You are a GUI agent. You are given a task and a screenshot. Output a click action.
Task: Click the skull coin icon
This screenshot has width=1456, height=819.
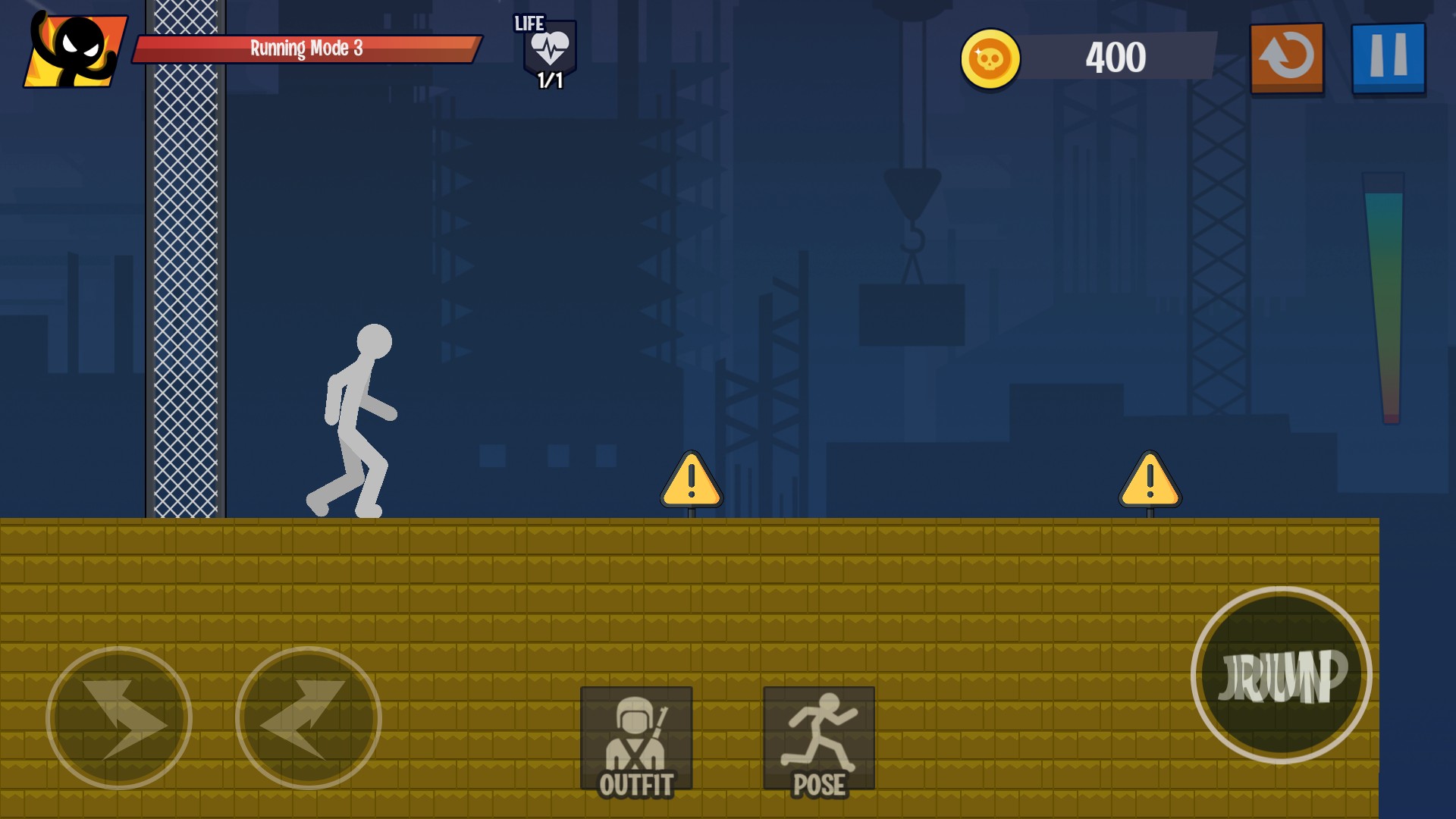[x=990, y=58]
